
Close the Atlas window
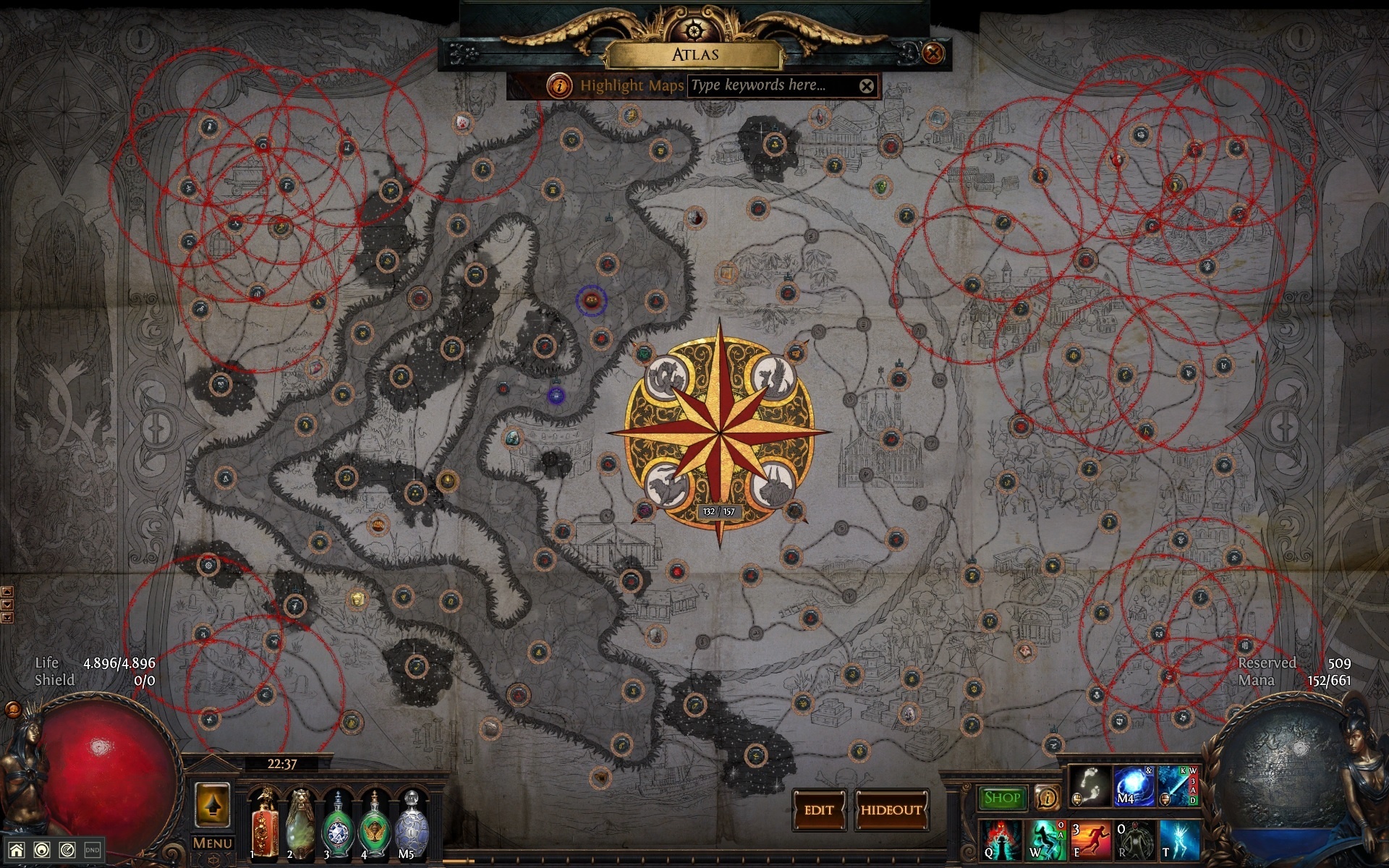coord(933,53)
